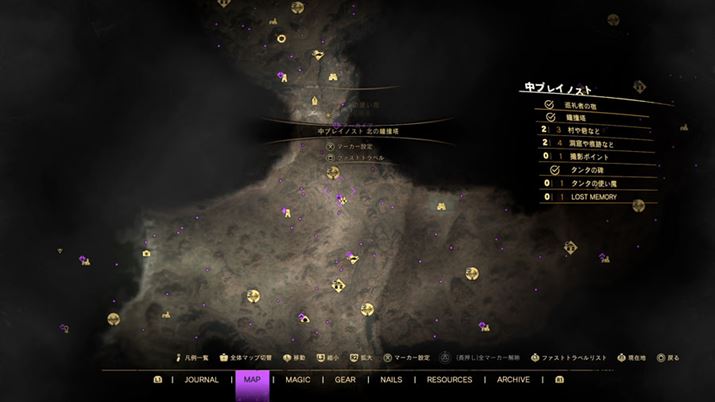Click the camera marker on the map

click(147, 253)
